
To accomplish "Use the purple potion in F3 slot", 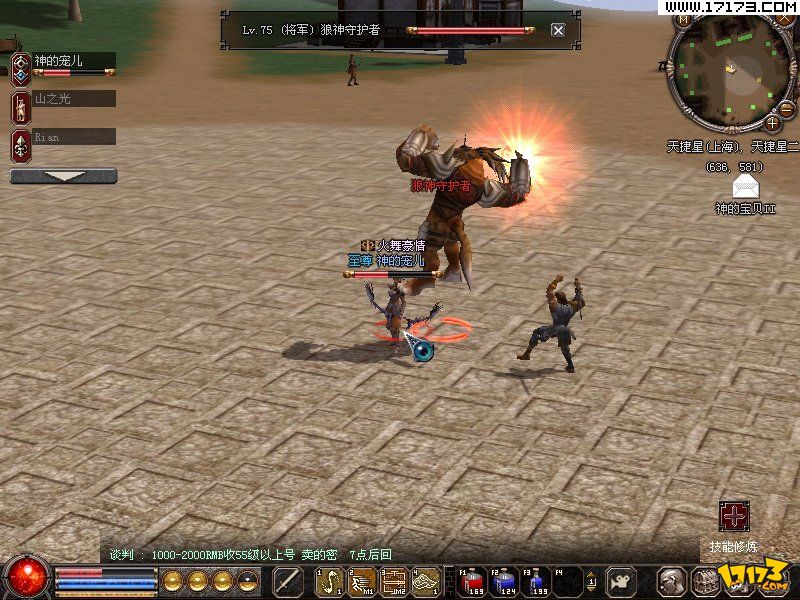I will (x=538, y=579).
